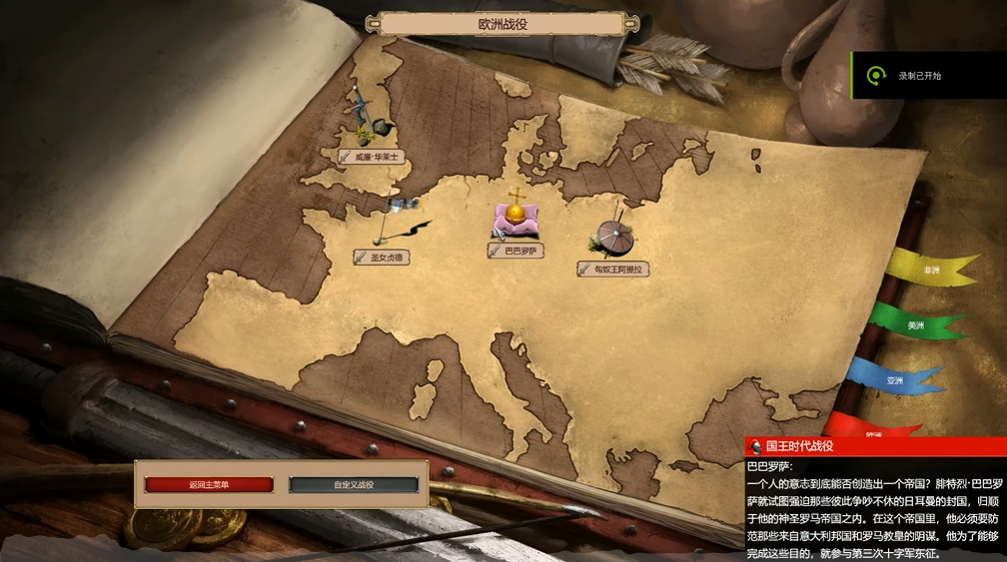Open 自定义战役 custom campaigns
The height and width of the screenshot is (562, 1007).
coord(353,485)
